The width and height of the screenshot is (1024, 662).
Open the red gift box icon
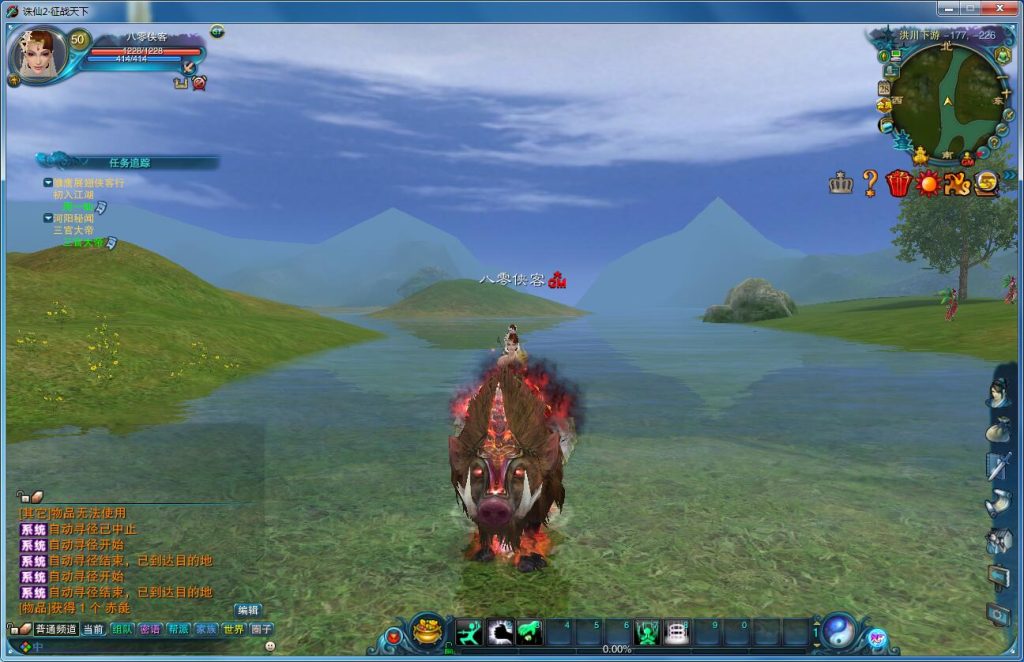point(898,183)
